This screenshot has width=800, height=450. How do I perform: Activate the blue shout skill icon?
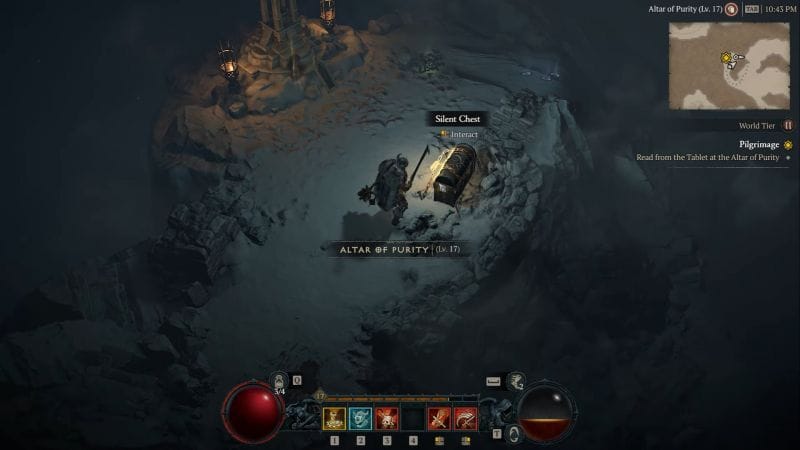(x=360, y=418)
